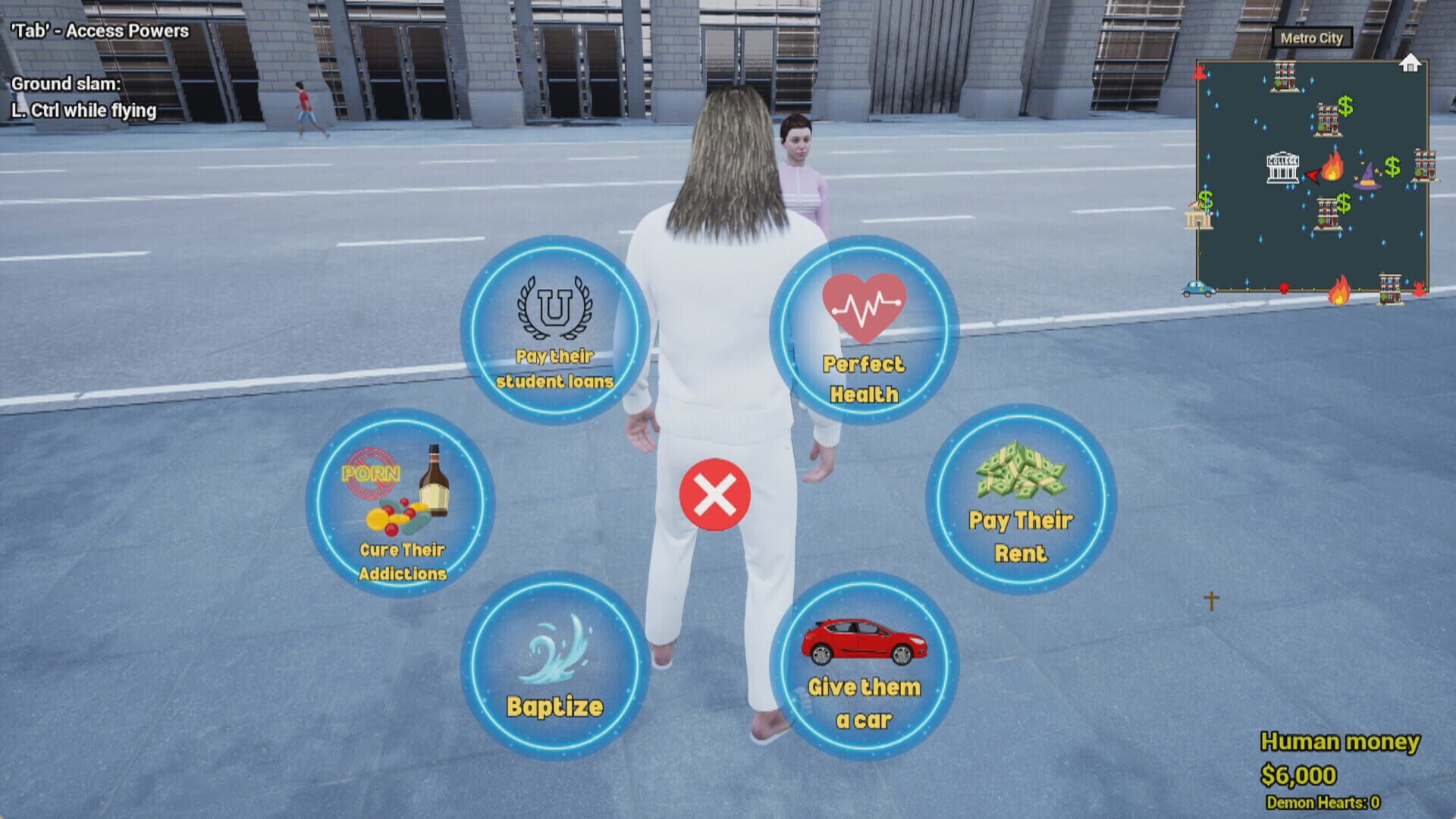
Task: Select the COLLEGE building icon on the minimap
Action: (1283, 168)
